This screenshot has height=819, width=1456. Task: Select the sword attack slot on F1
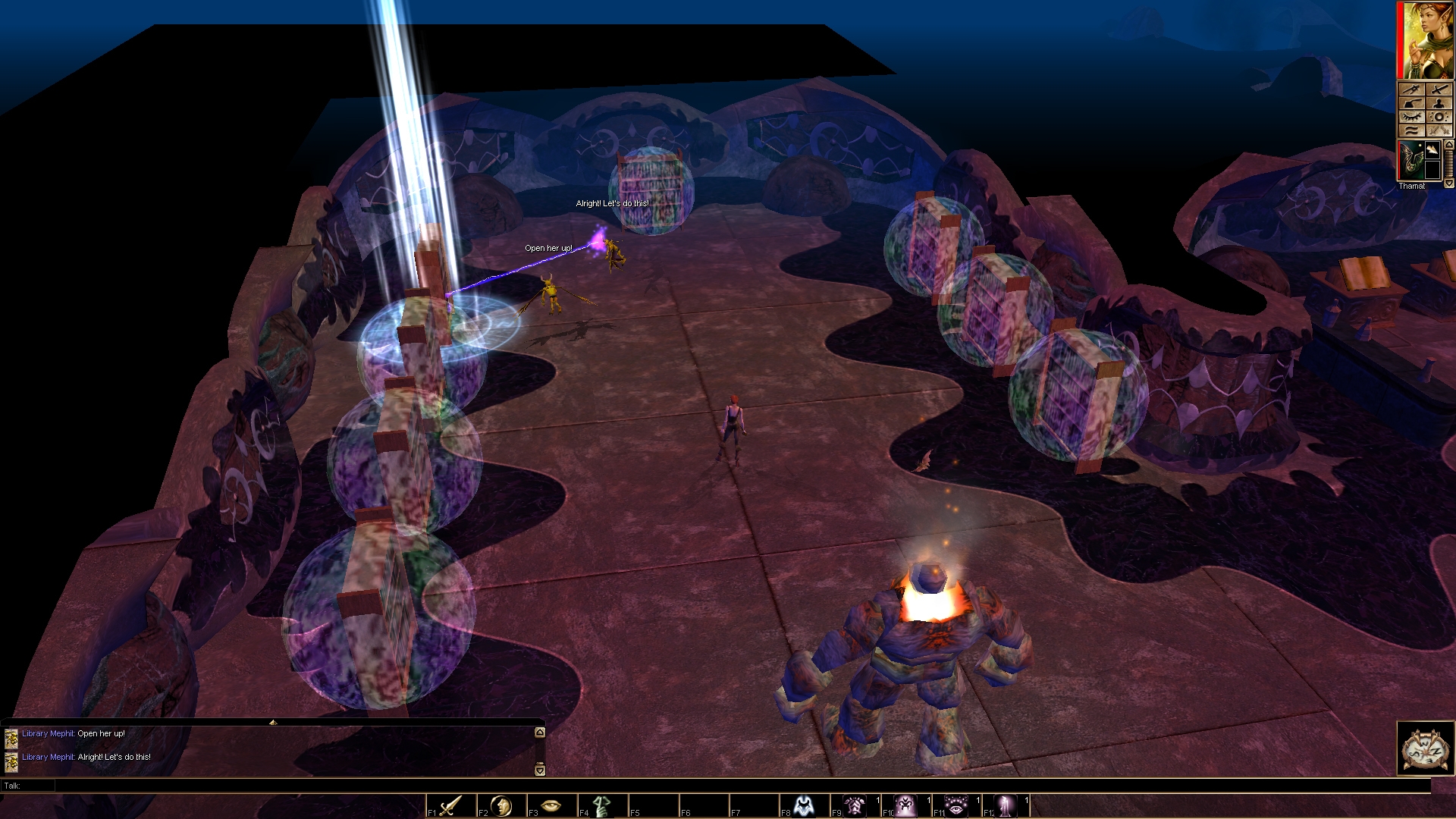[450, 805]
